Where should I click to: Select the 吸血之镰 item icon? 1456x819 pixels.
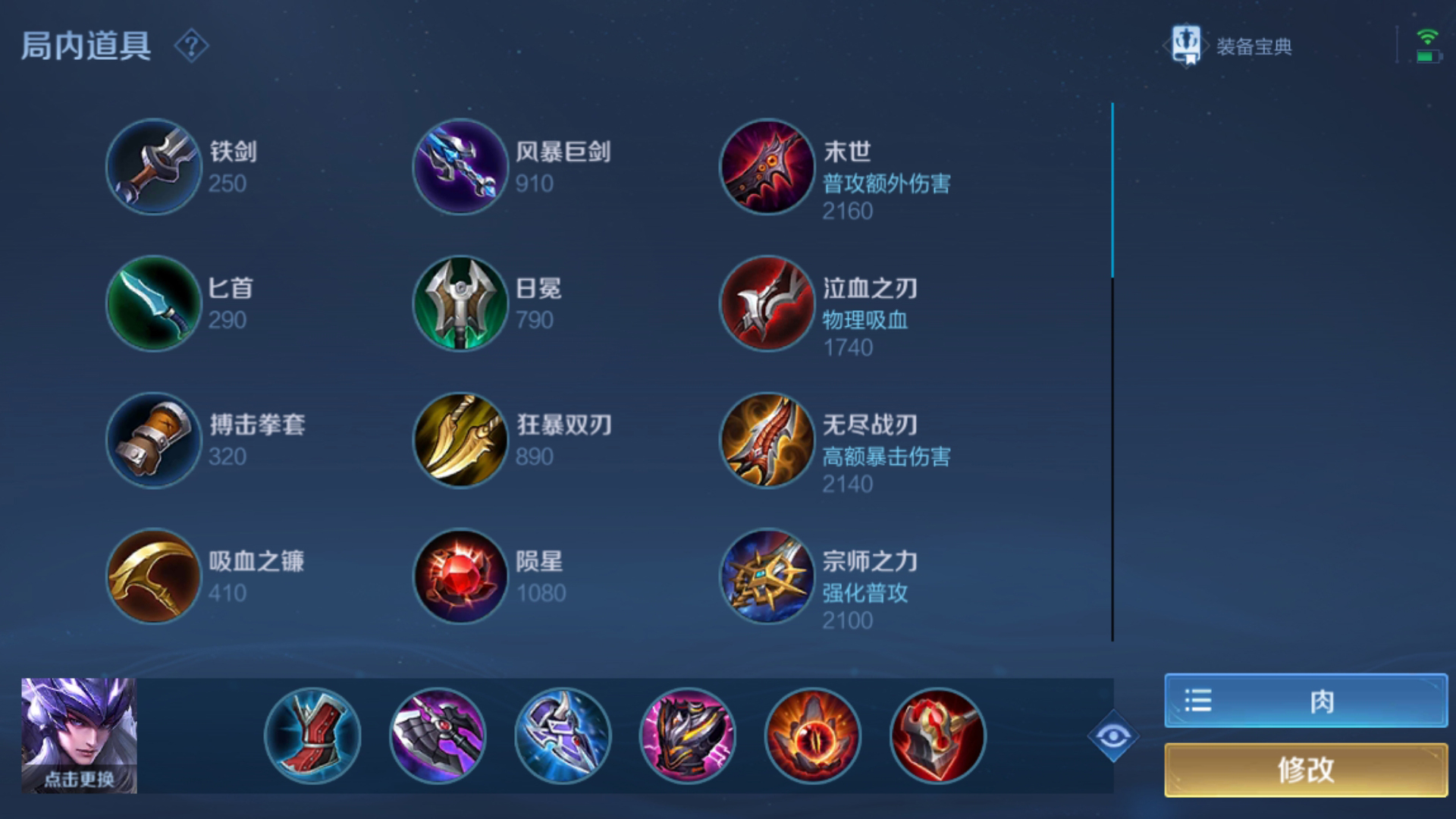coord(153,577)
